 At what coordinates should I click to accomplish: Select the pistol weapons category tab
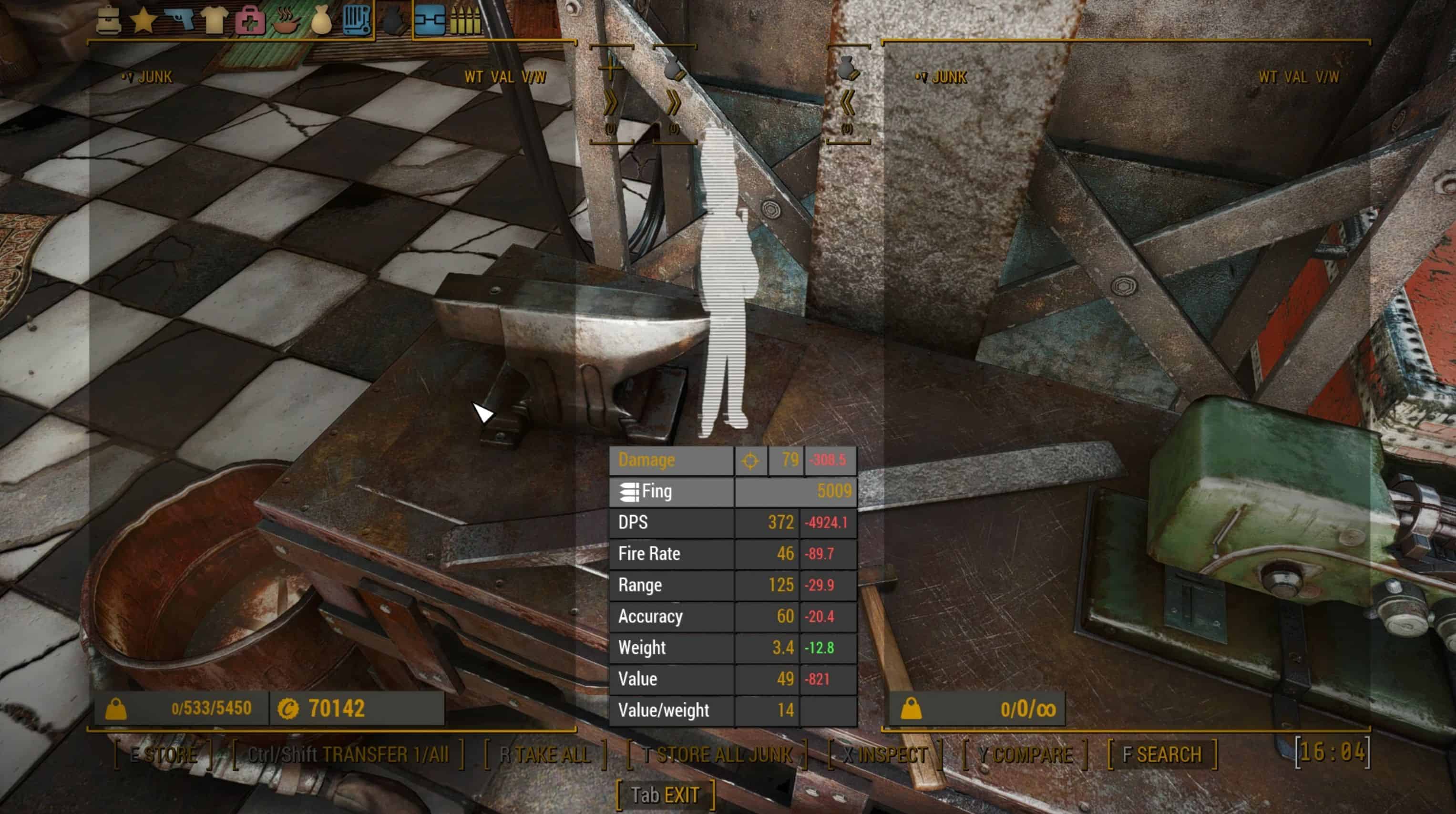point(180,21)
